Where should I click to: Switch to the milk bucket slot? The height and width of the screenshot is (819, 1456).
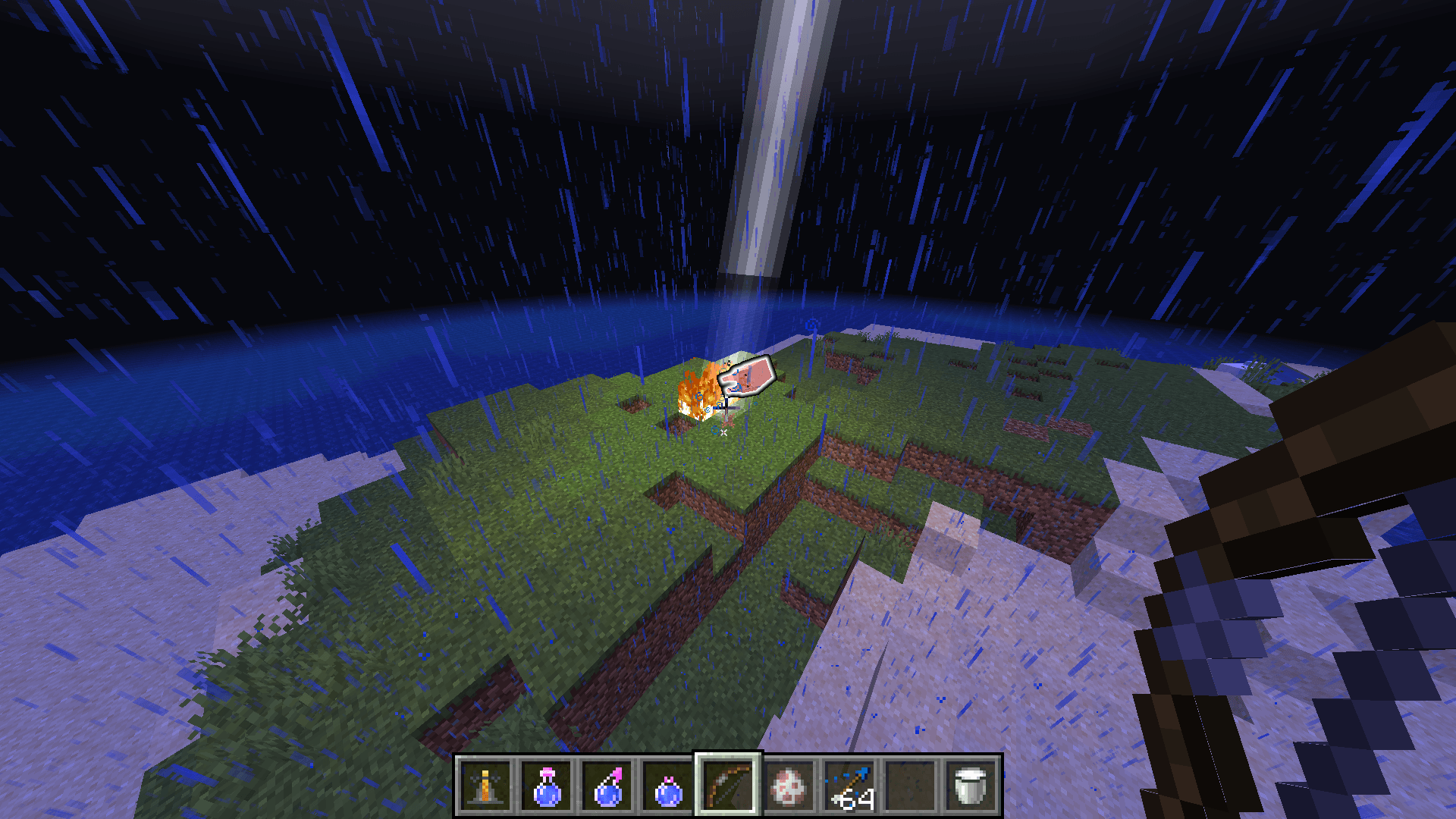971,786
